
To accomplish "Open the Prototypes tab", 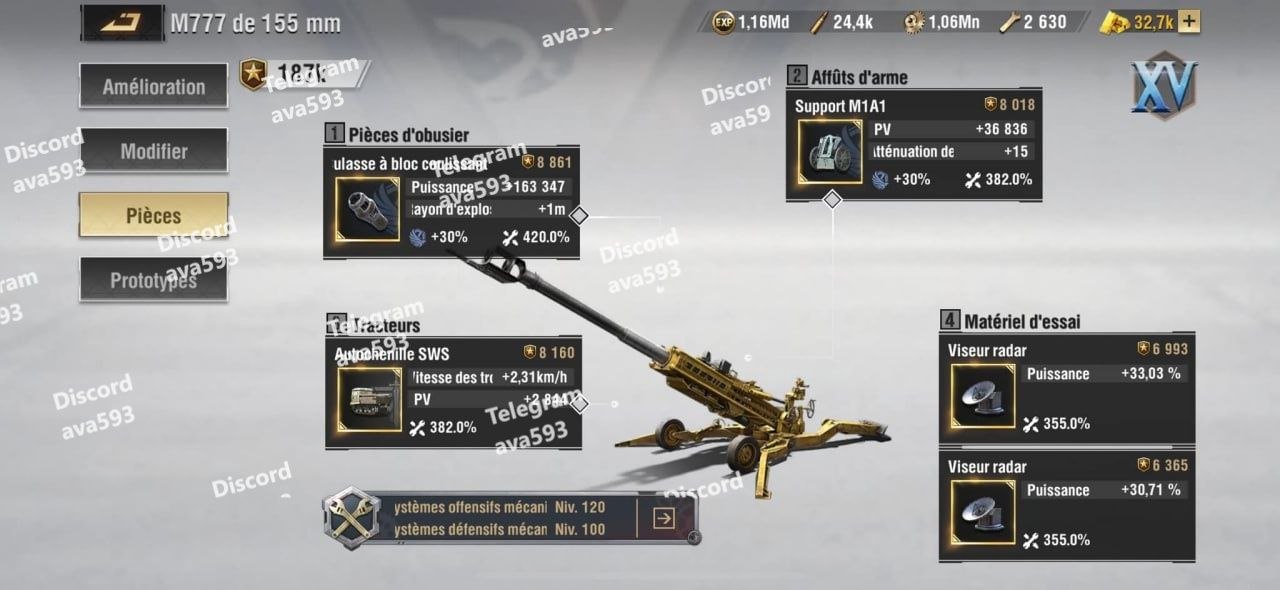I will coord(153,281).
